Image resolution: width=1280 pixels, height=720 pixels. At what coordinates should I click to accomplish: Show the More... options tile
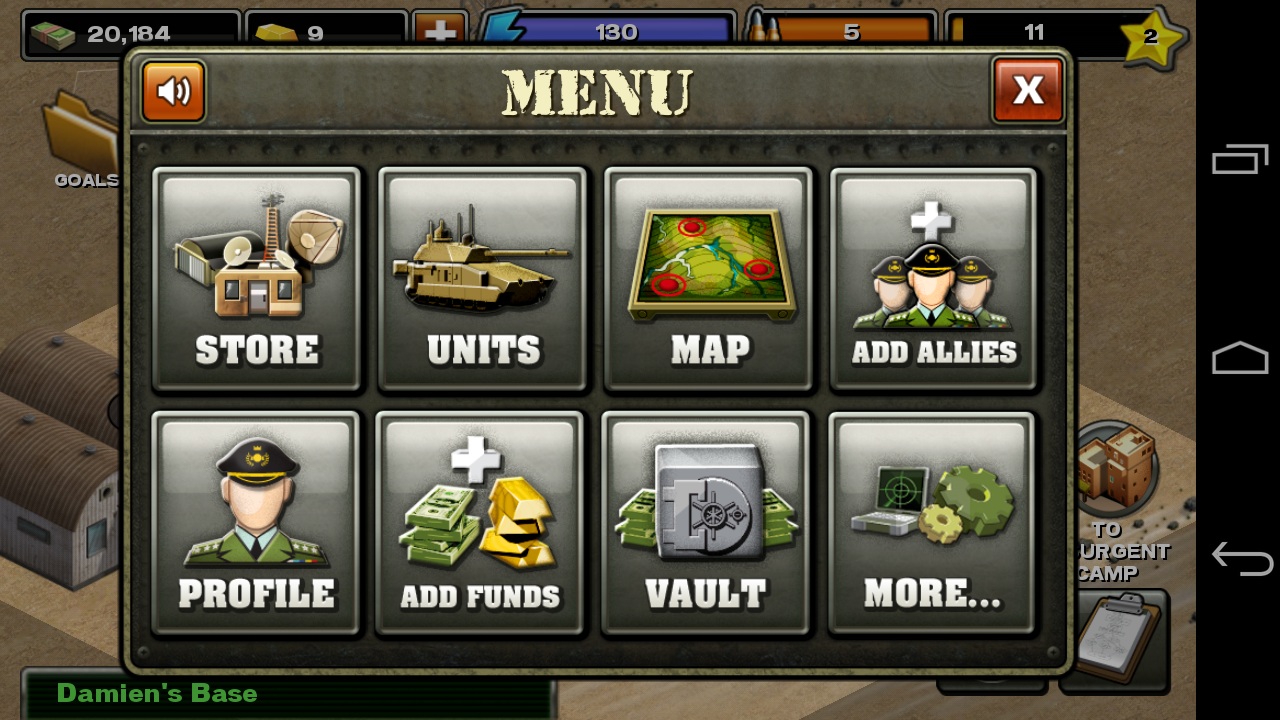tap(932, 523)
